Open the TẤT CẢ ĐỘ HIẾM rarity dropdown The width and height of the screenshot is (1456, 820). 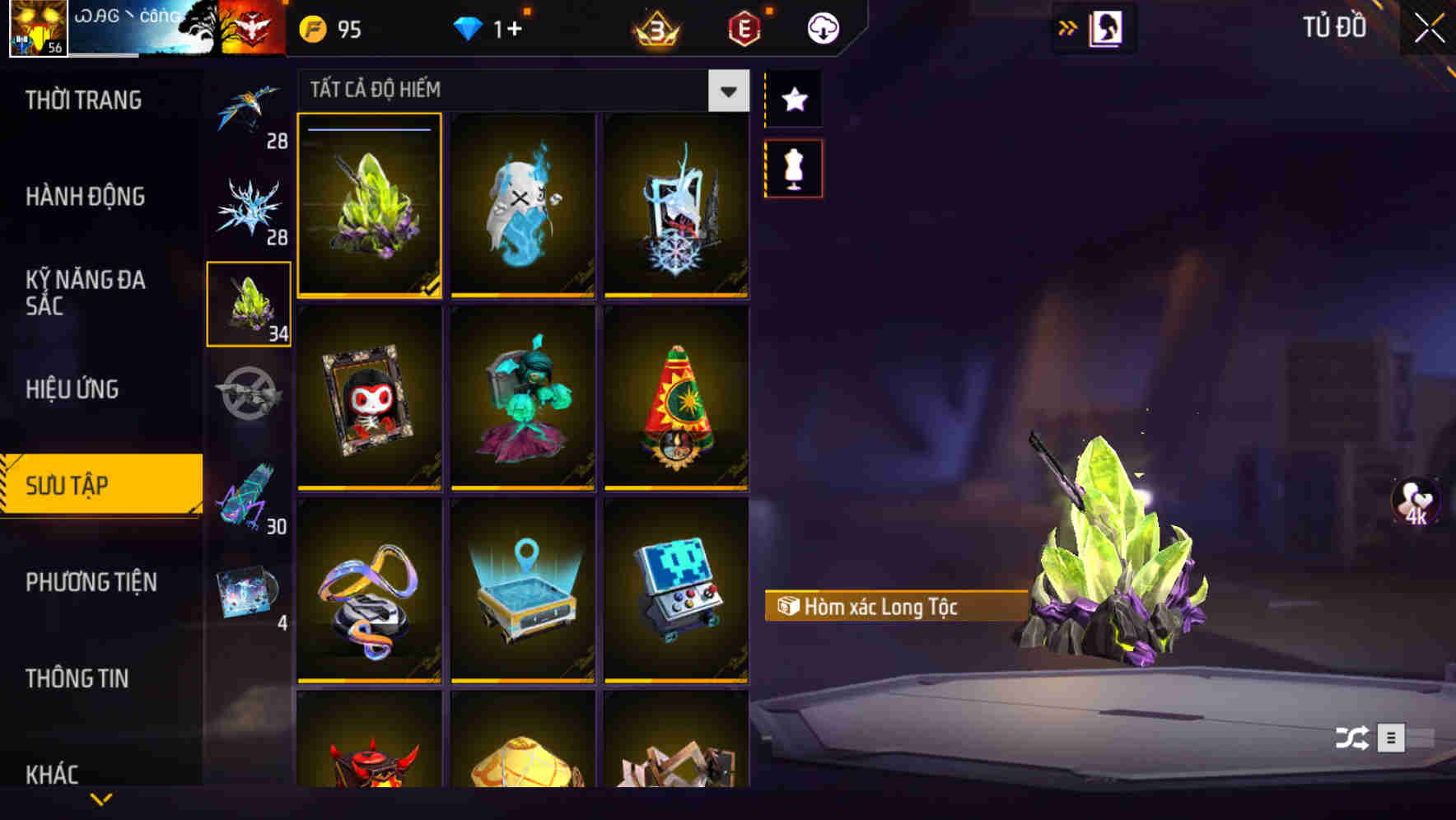[726, 91]
